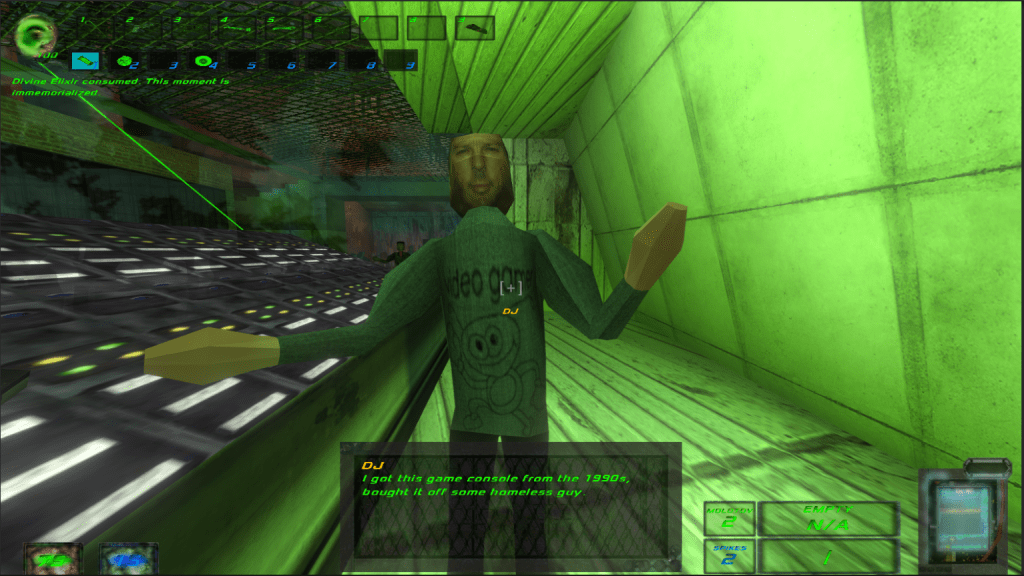The image size is (1024, 576).
Task: Open the handheld device screen panel
Action: (x=960, y=518)
